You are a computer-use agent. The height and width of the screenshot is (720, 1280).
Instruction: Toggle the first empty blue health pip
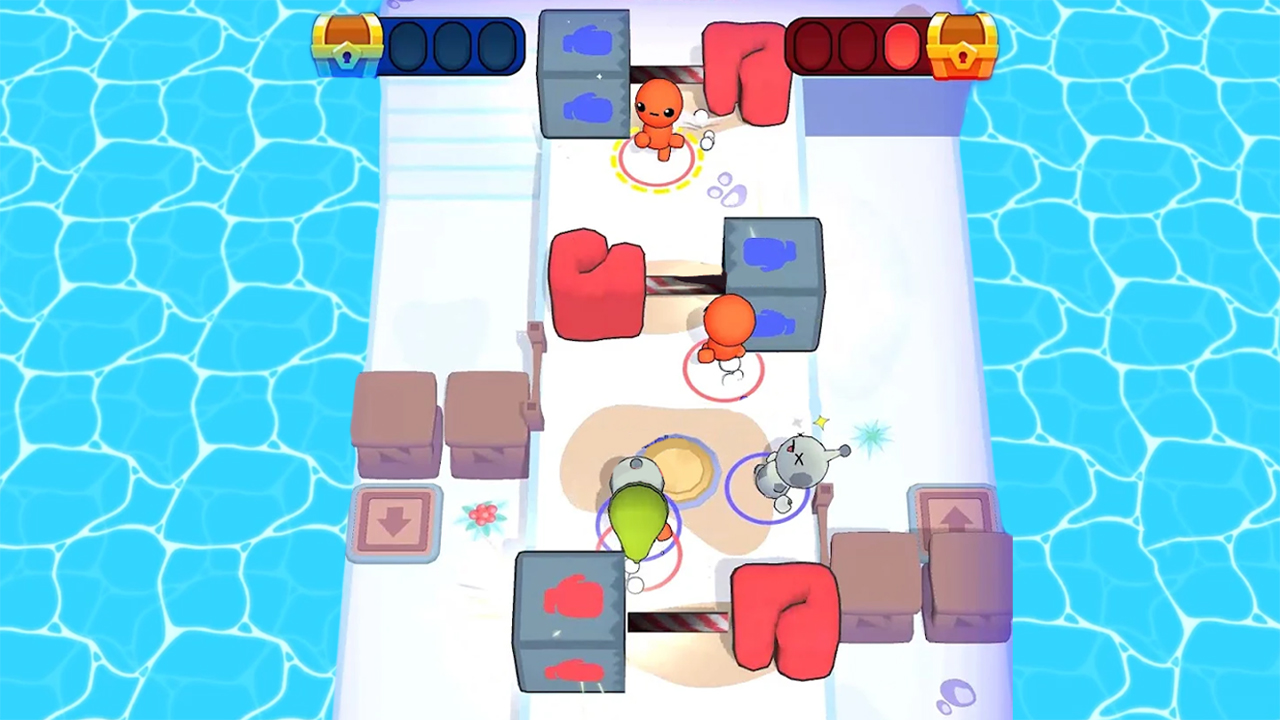tap(410, 44)
